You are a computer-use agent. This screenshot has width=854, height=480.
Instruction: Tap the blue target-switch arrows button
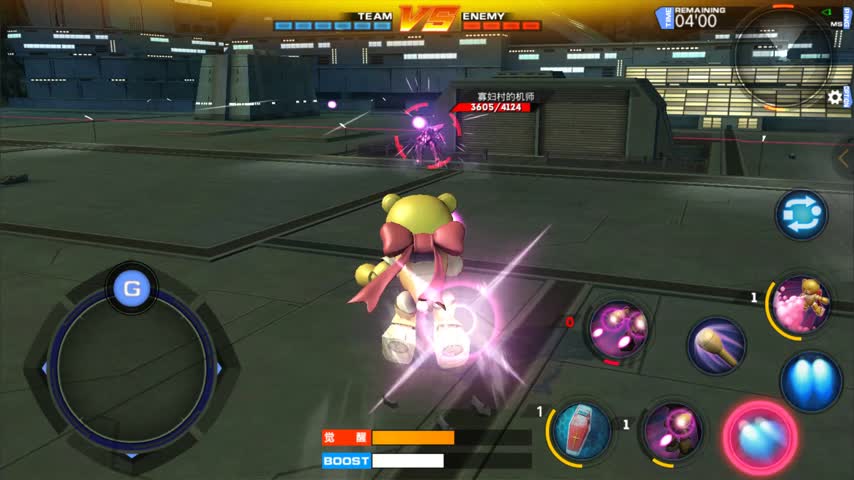(801, 216)
